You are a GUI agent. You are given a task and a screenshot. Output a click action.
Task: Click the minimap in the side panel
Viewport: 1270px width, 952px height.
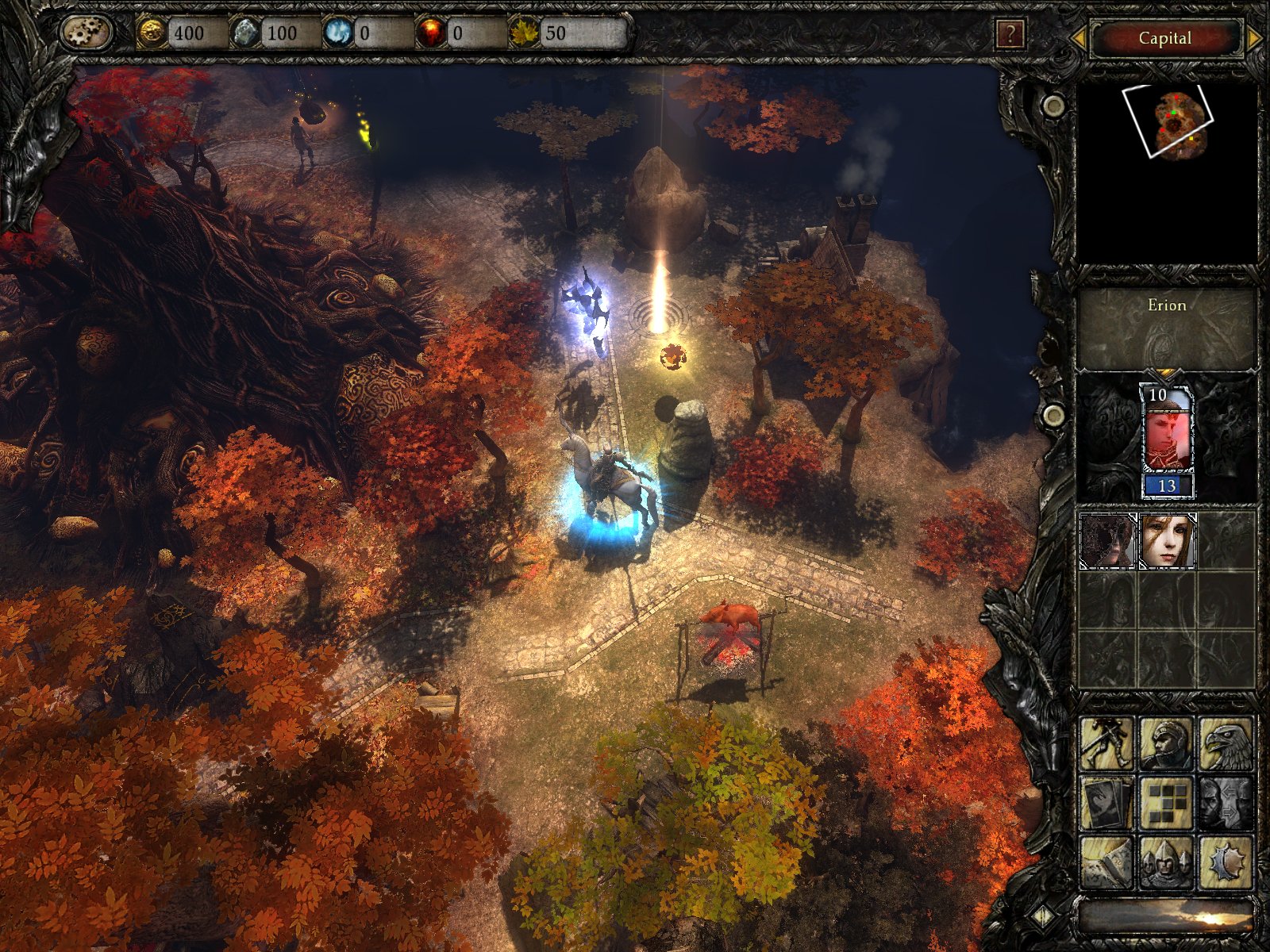1167,173
